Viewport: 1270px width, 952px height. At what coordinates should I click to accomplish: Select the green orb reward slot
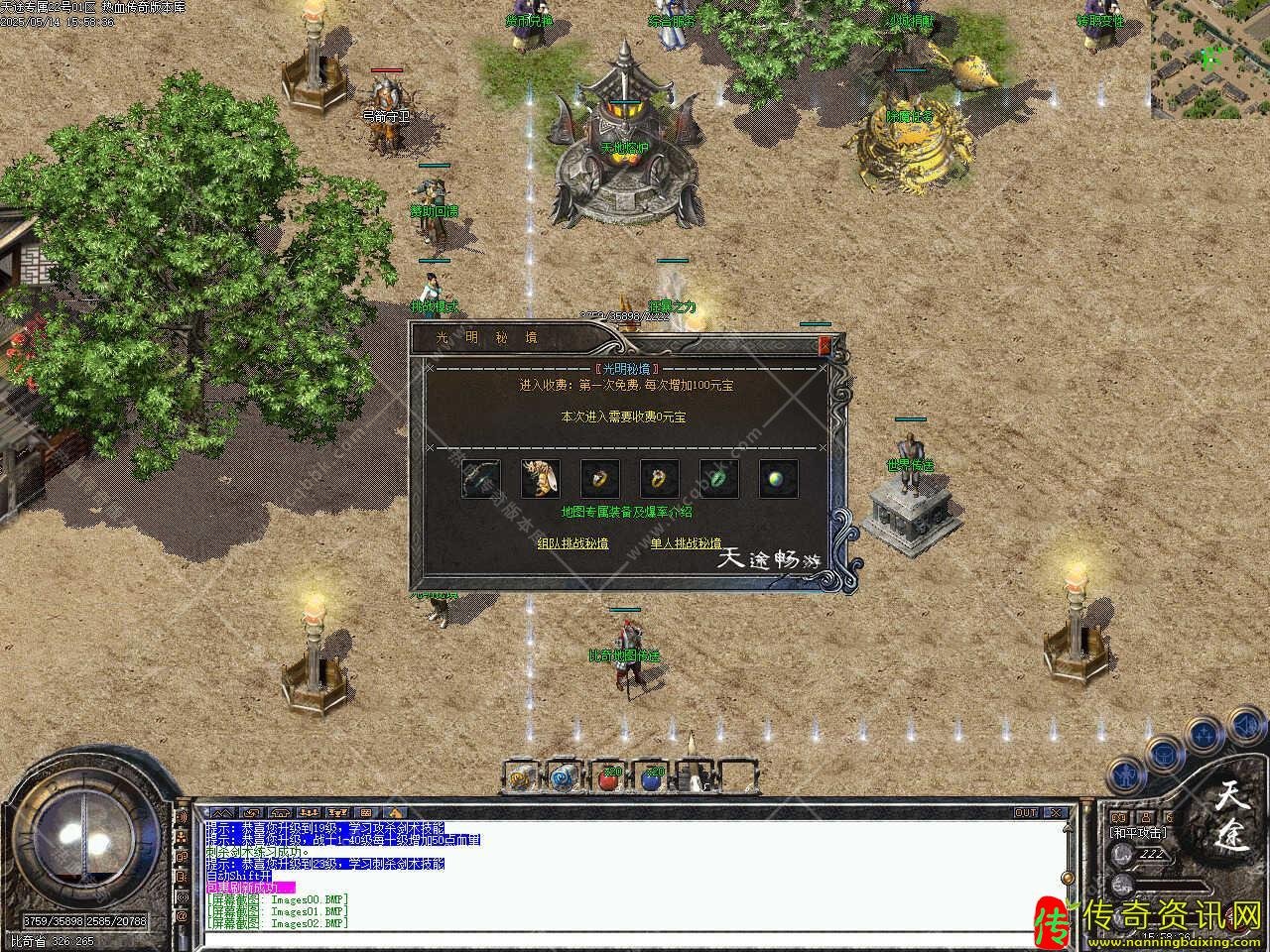[779, 479]
